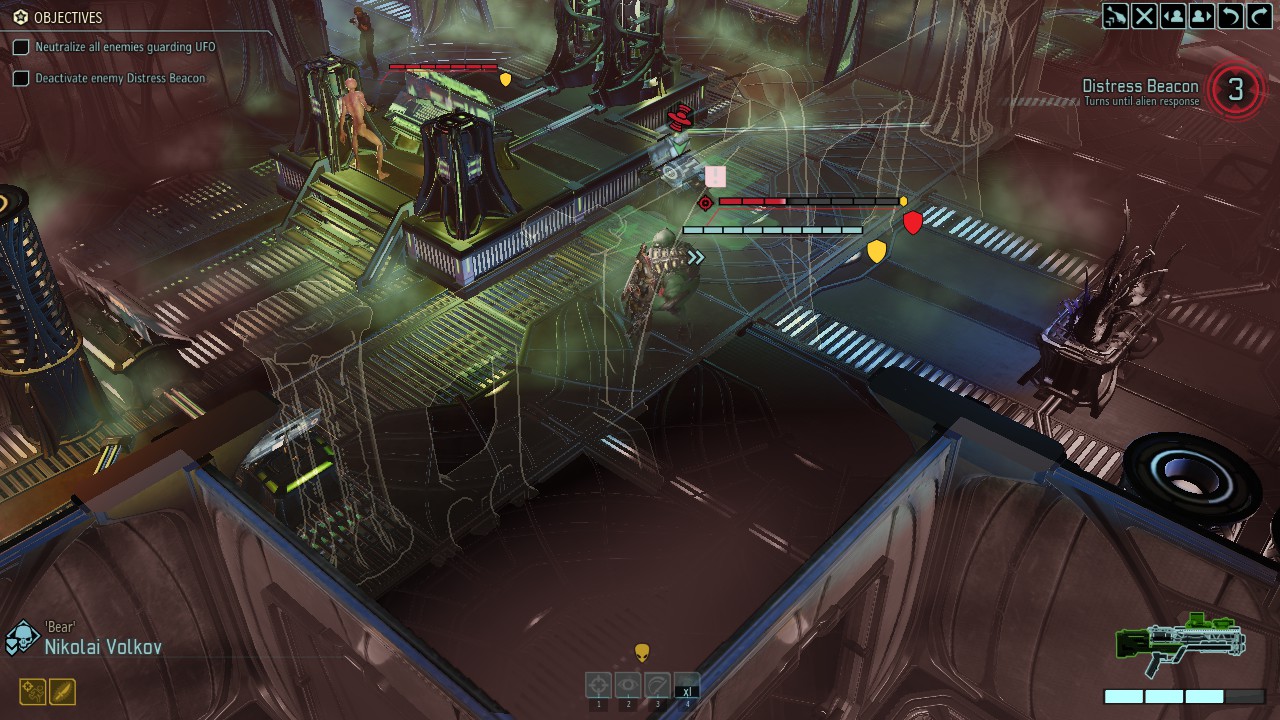The image size is (1280, 720).
Task: Switch to the next soldier
Action: [1201, 16]
